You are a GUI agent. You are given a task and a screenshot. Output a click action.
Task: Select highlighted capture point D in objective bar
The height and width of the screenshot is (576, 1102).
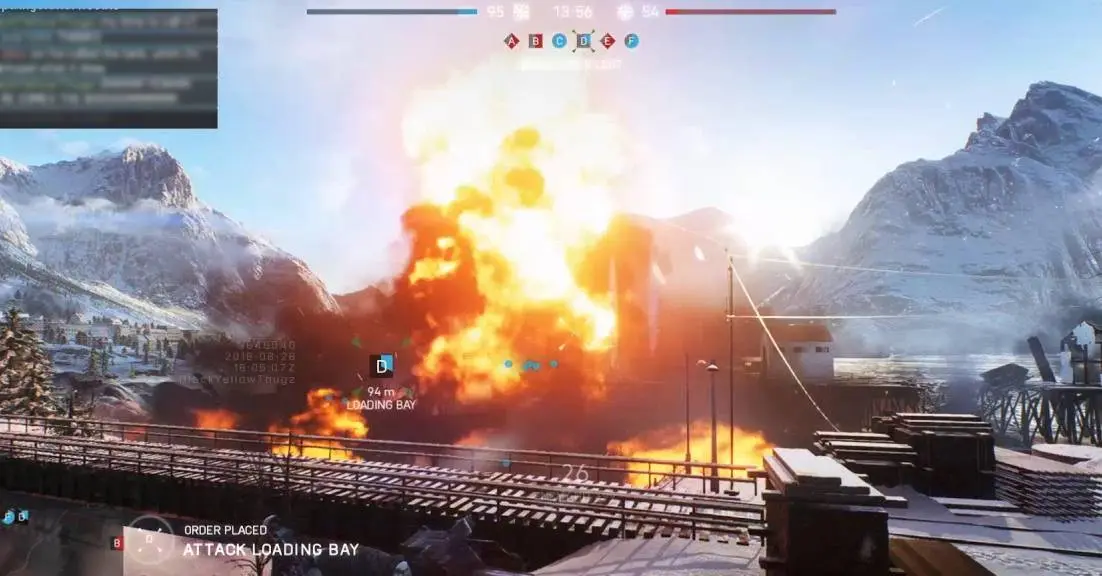[583, 41]
